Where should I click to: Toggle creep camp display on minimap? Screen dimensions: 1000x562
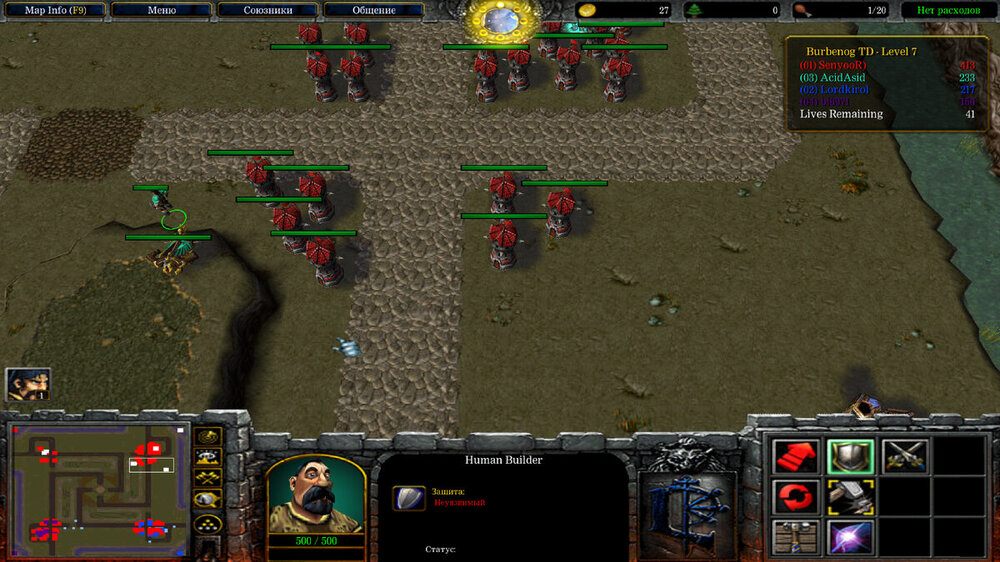(208, 500)
